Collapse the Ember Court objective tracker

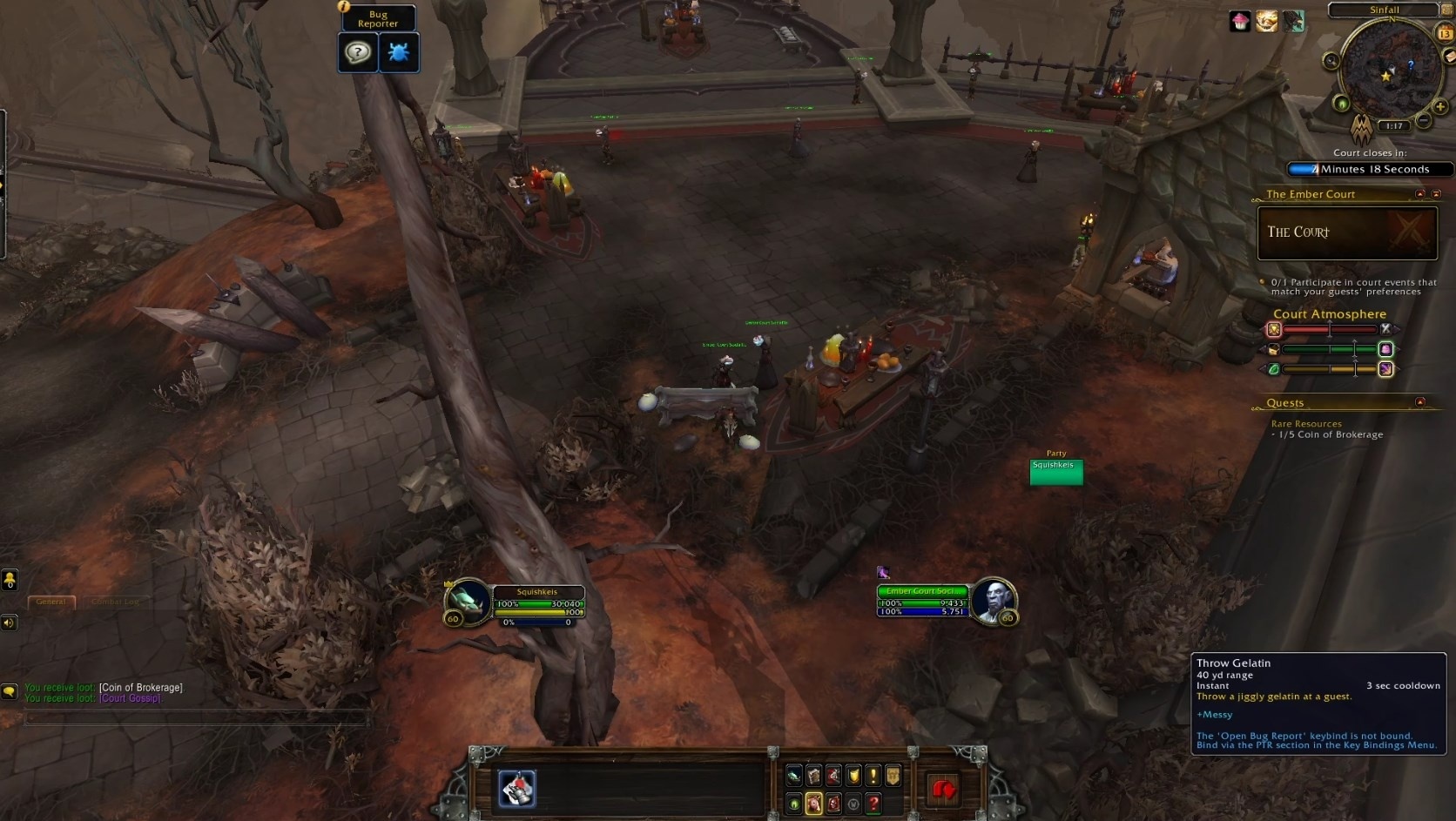pos(1419,194)
